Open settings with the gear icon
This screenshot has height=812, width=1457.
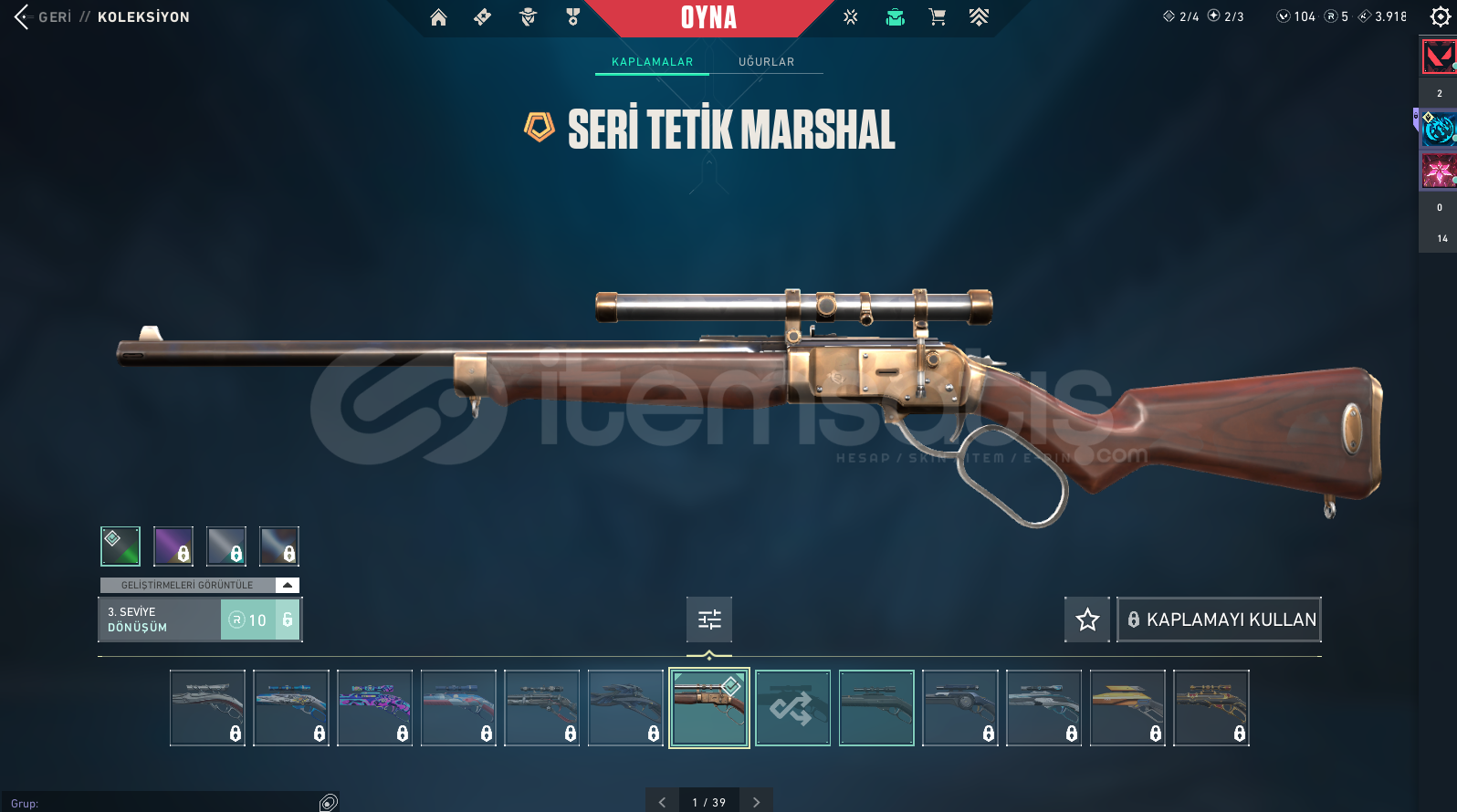click(x=1440, y=17)
